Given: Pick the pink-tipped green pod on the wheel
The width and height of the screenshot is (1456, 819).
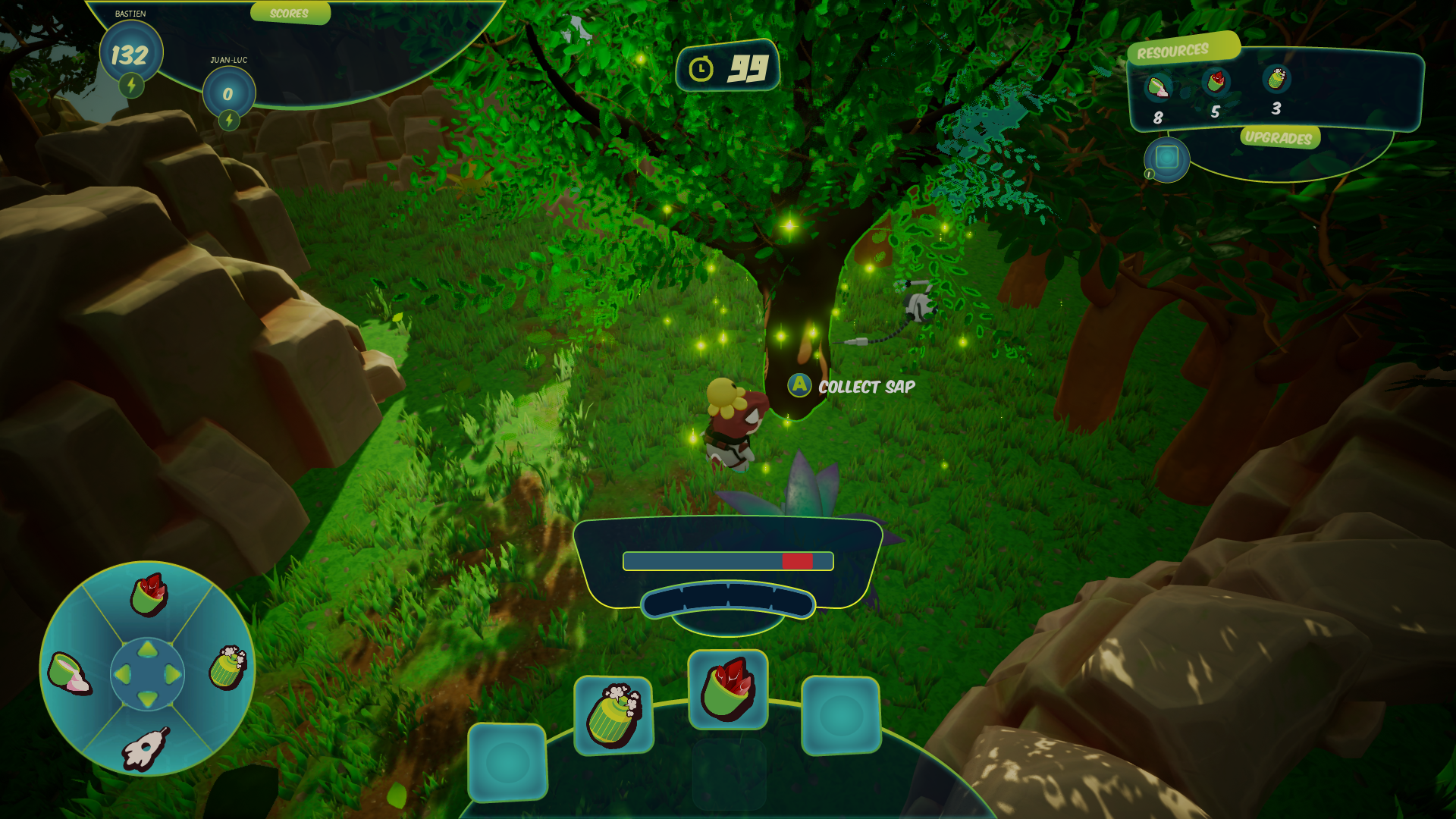Looking at the screenshot, I should coord(69,673).
